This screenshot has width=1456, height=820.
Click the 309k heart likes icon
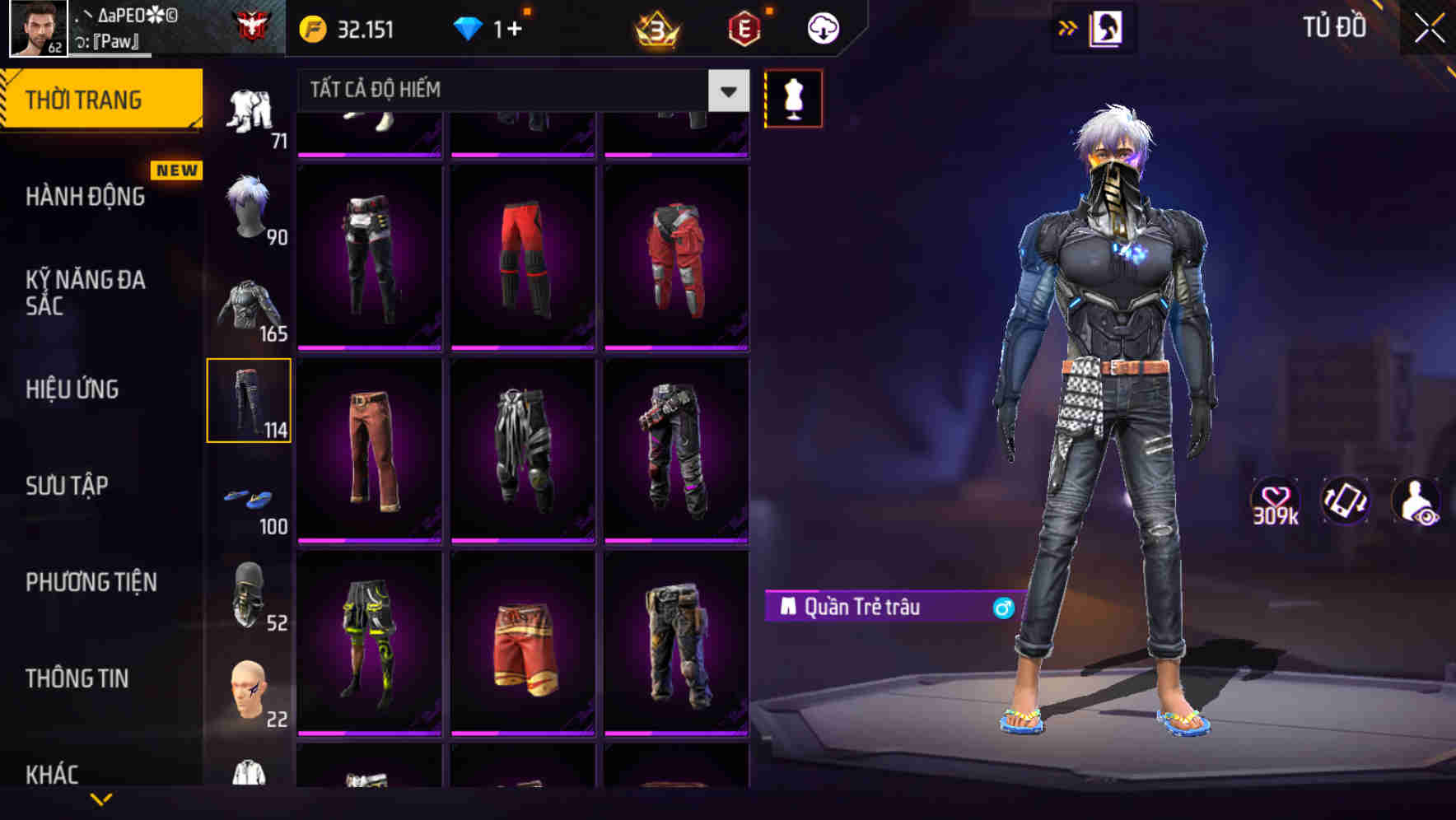click(1276, 501)
